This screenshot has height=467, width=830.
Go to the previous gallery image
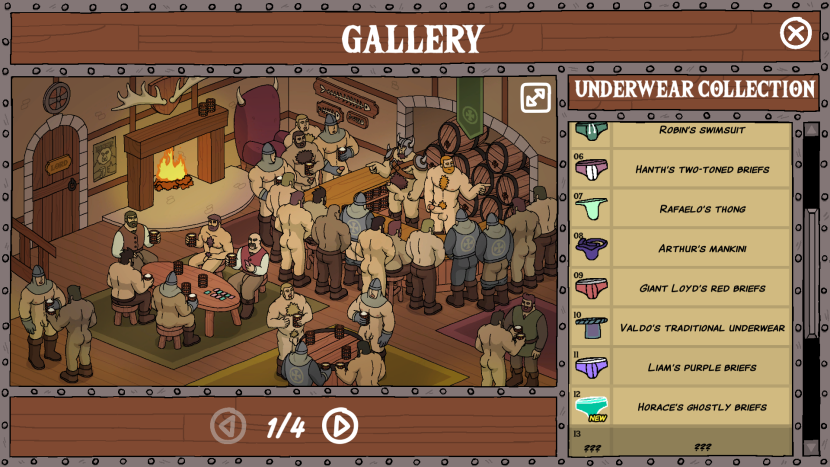pyautogui.click(x=228, y=426)
